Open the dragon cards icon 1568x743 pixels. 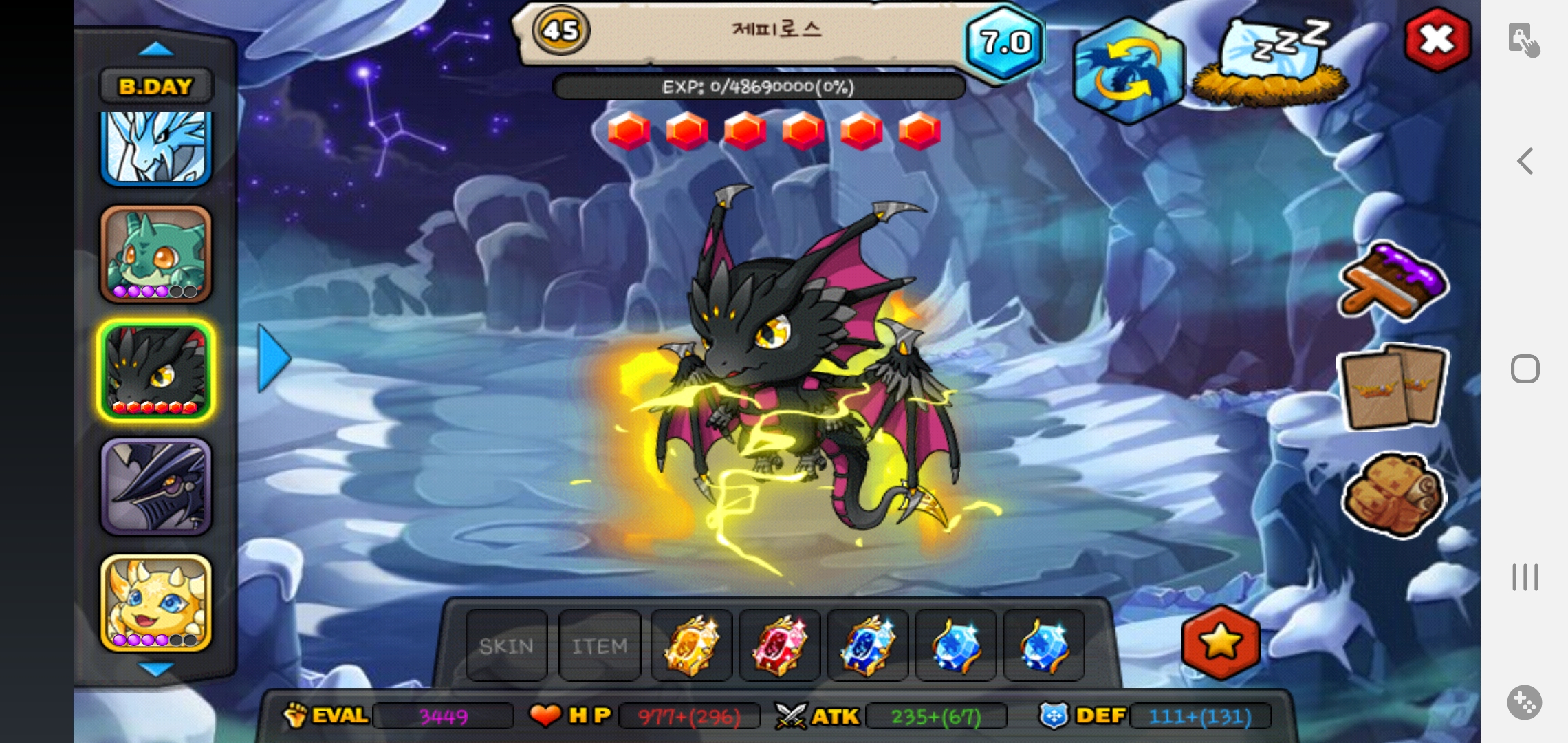[1393, 387]
